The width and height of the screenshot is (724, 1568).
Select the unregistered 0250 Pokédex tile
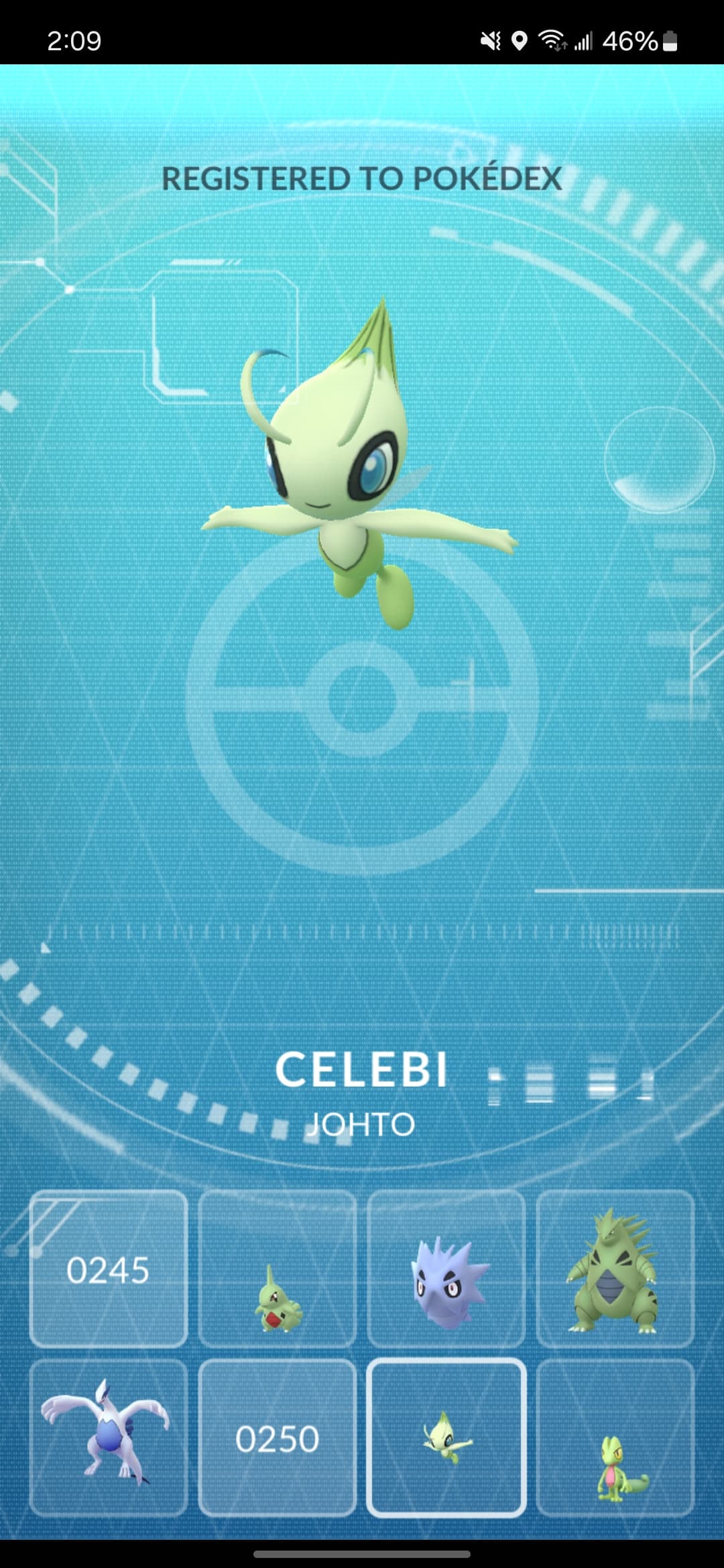click(x=278, y=1438)
